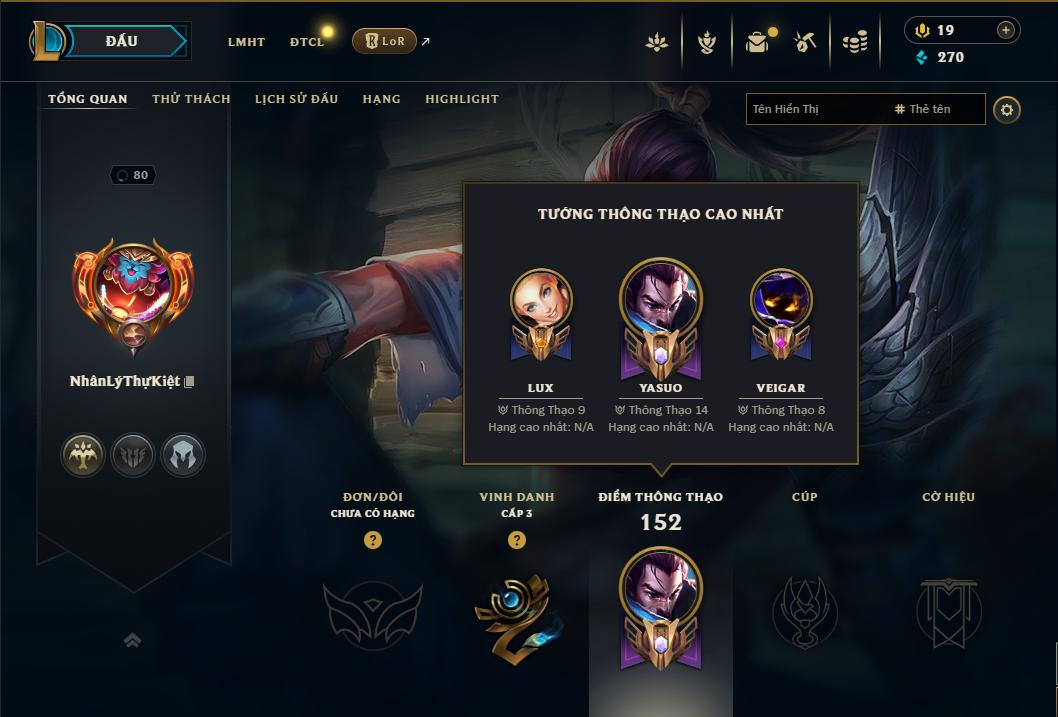Open the store coins icon

pos(855,42)
